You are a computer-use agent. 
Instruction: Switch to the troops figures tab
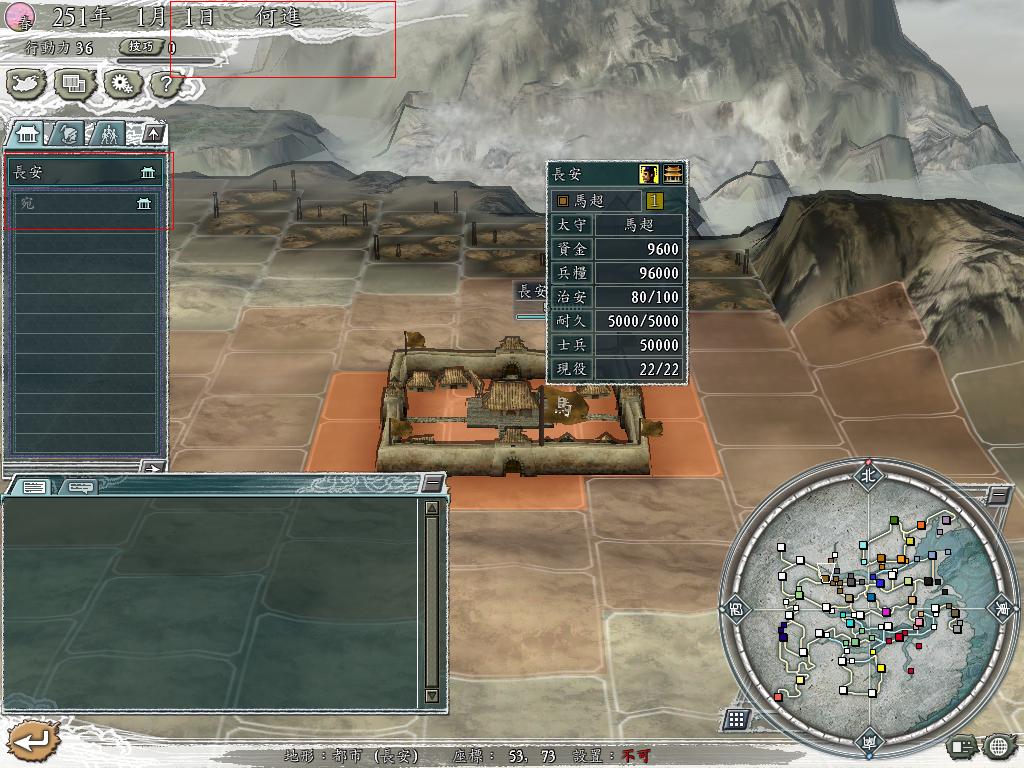point(108,133)
